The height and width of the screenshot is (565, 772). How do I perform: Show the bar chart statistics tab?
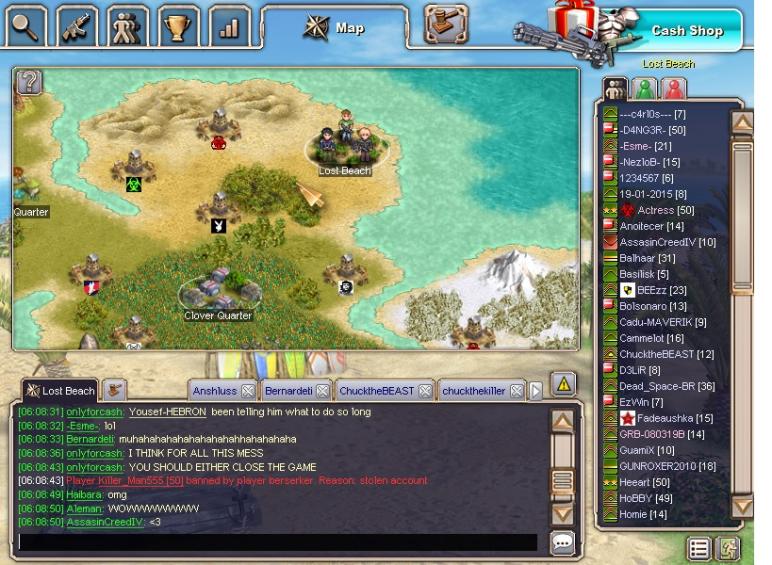[229, 26]
